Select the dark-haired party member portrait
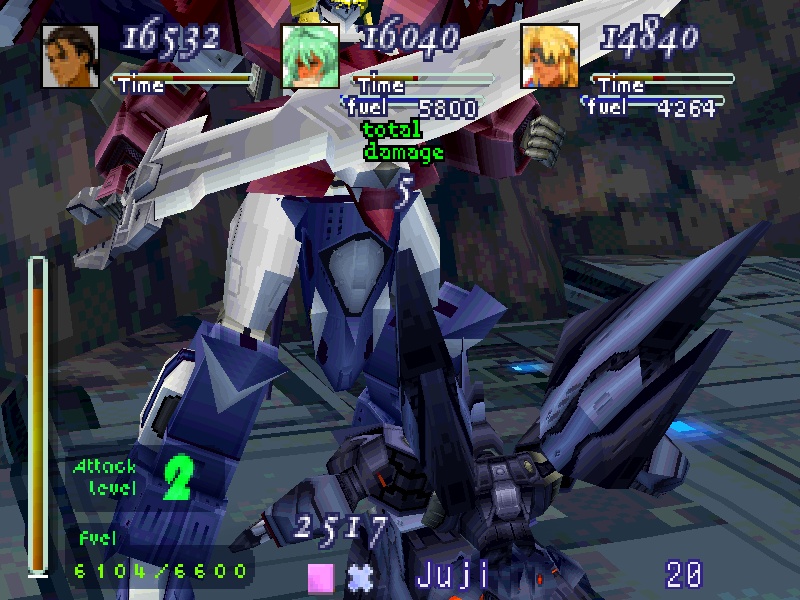This screenshot has height=600, width=800. [71, 56]
